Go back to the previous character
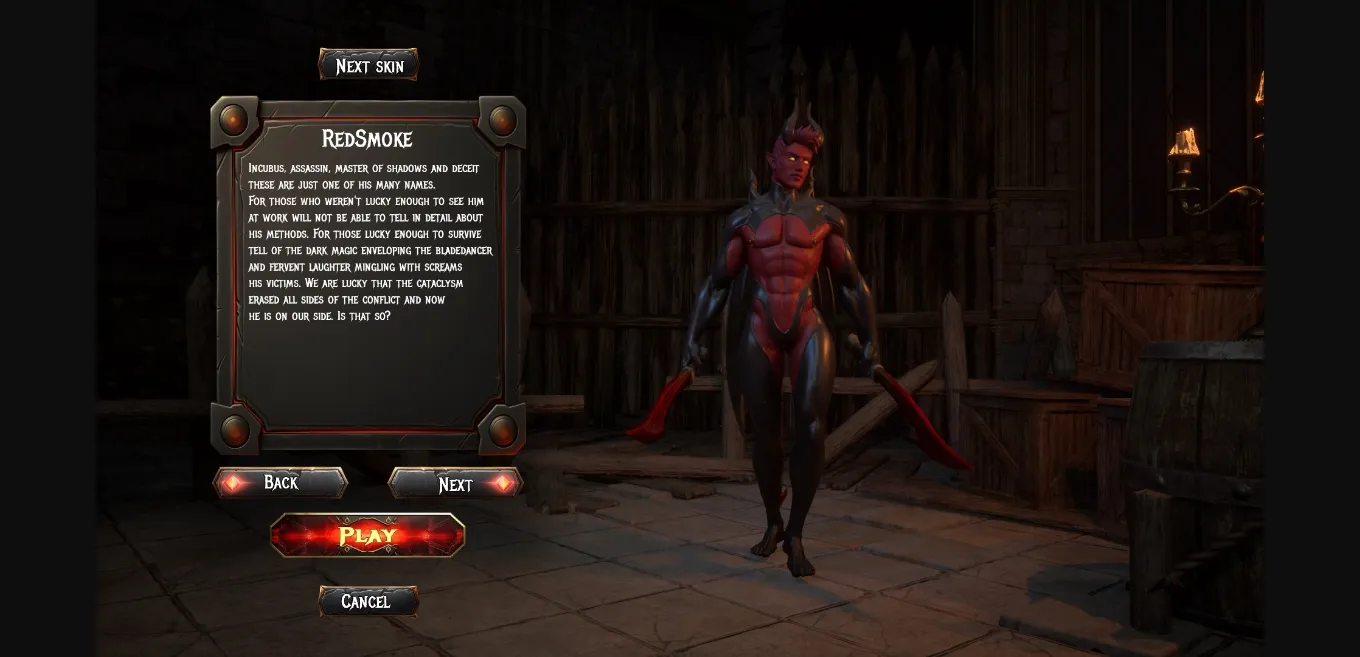The image size is (1360, 657). pos(280,483)
